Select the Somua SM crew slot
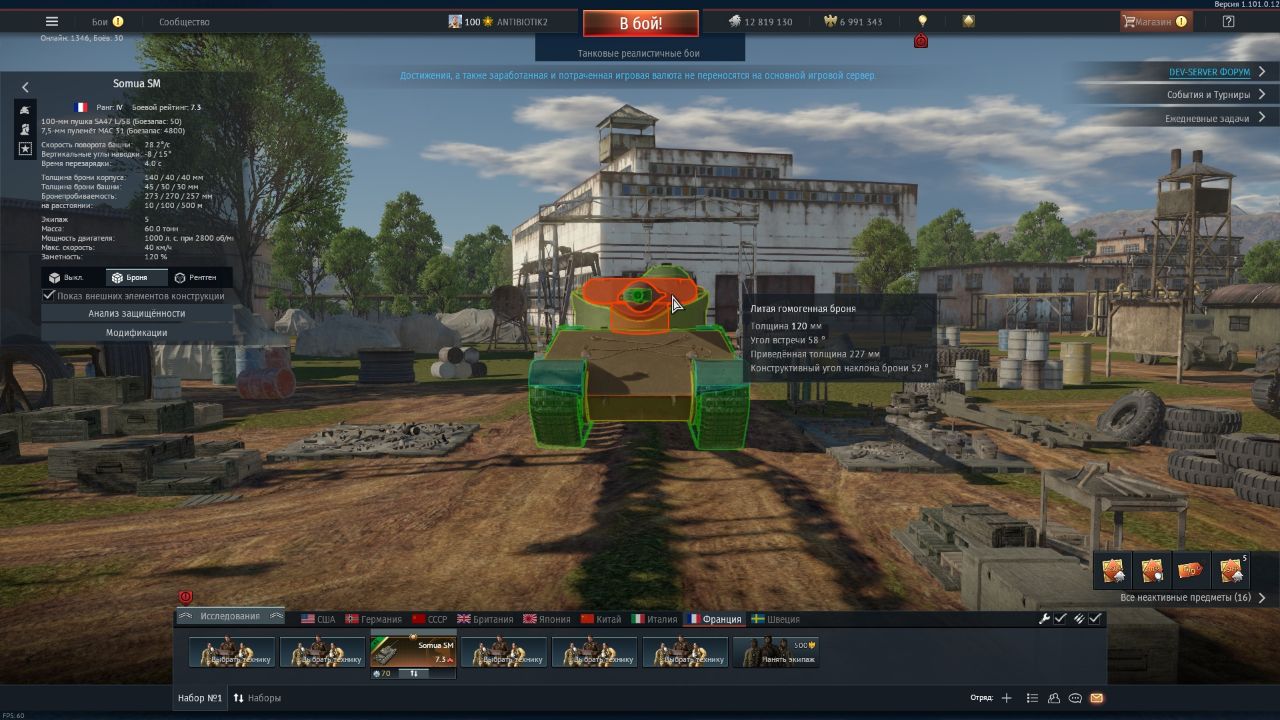Screen dimensions: 1280x720 pyautogui.click(x=414, y=652)
